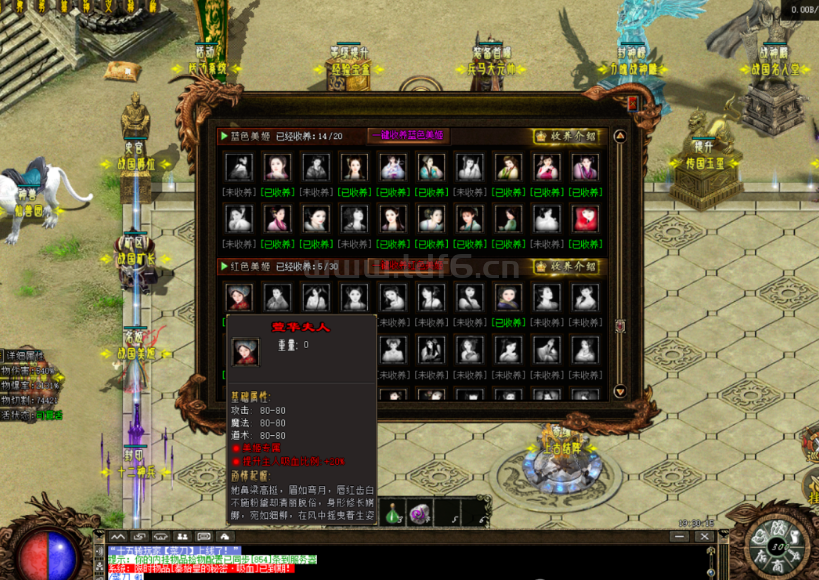Open the blue section's 收养介绍 guide

[566, 136]
